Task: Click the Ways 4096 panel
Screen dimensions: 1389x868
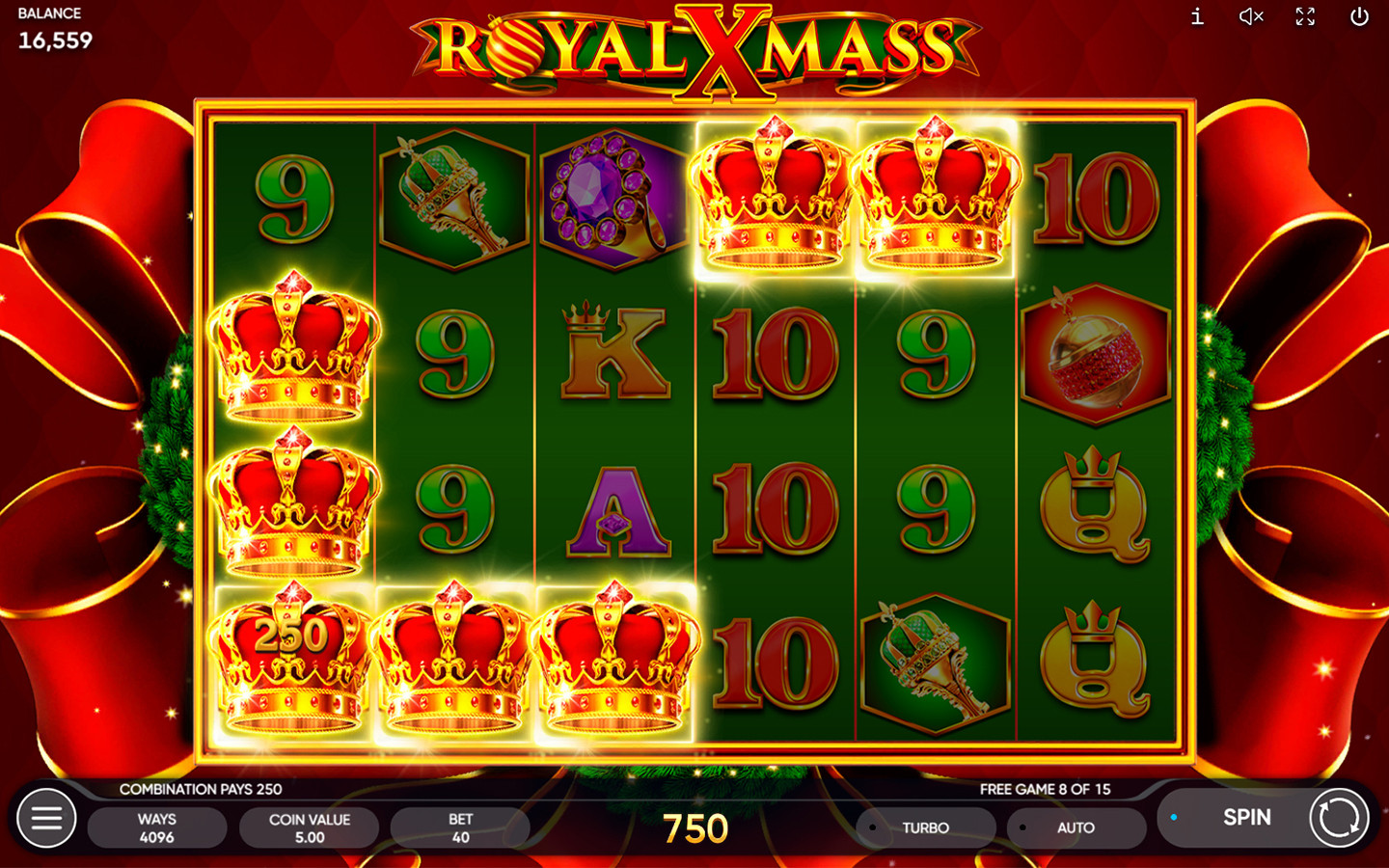Action: click(157, 827)
